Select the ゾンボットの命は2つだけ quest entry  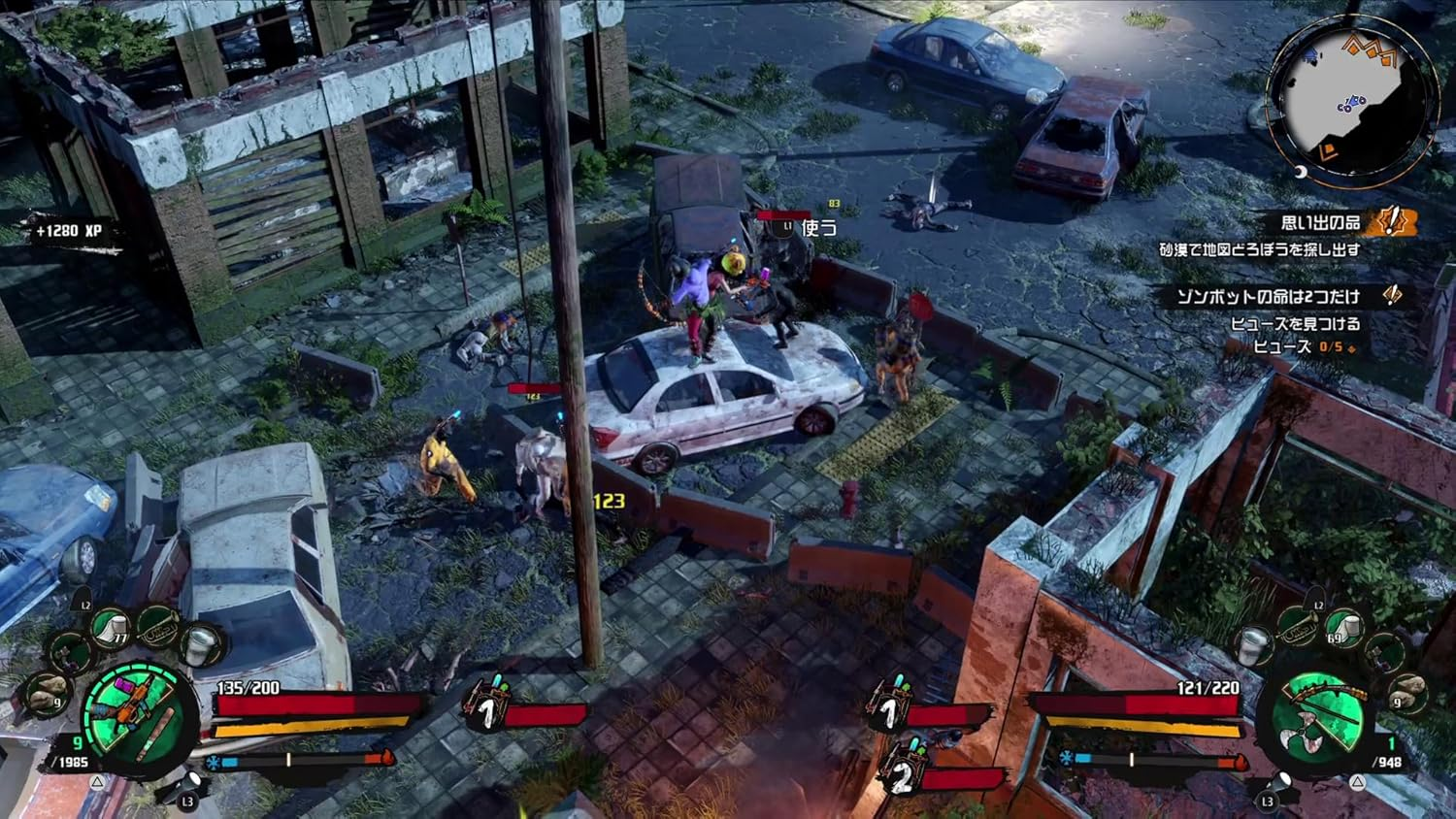1272,296
